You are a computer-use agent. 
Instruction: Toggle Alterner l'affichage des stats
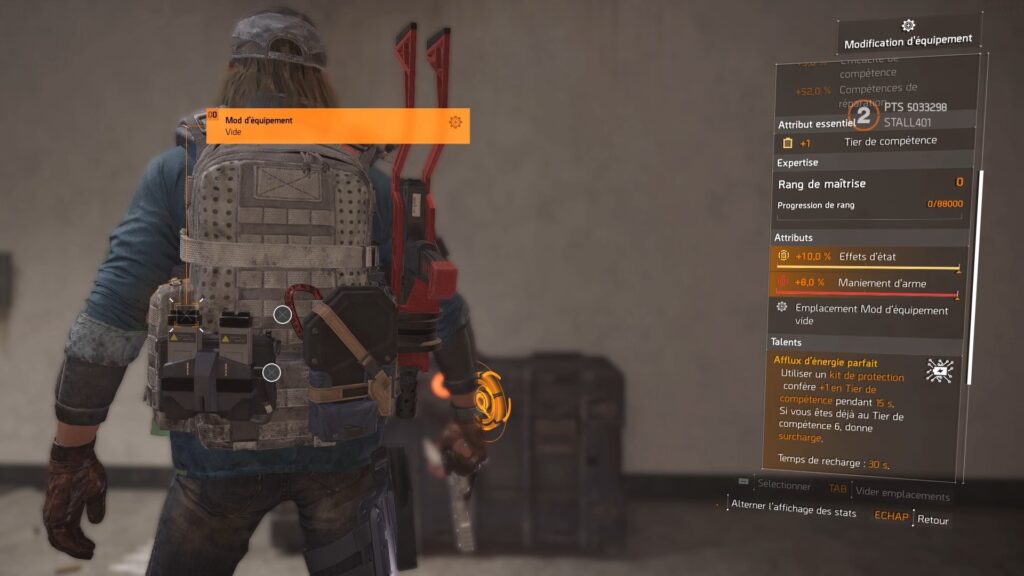(x=793, y=511)
